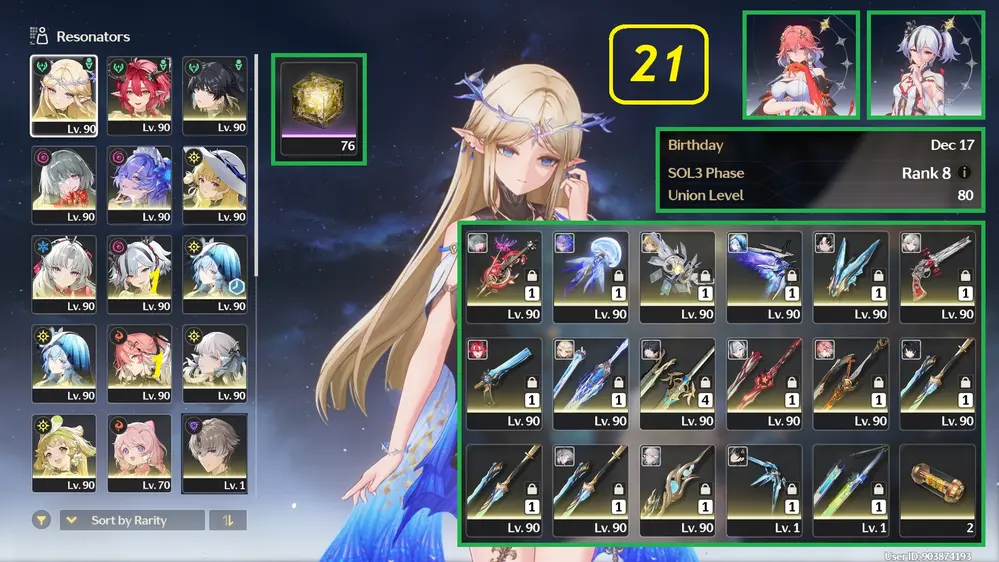999x562 pixels.
Task: Choose the jellyfish rectifier weapon
Action: pyautogui.click(x=590, y=276)
